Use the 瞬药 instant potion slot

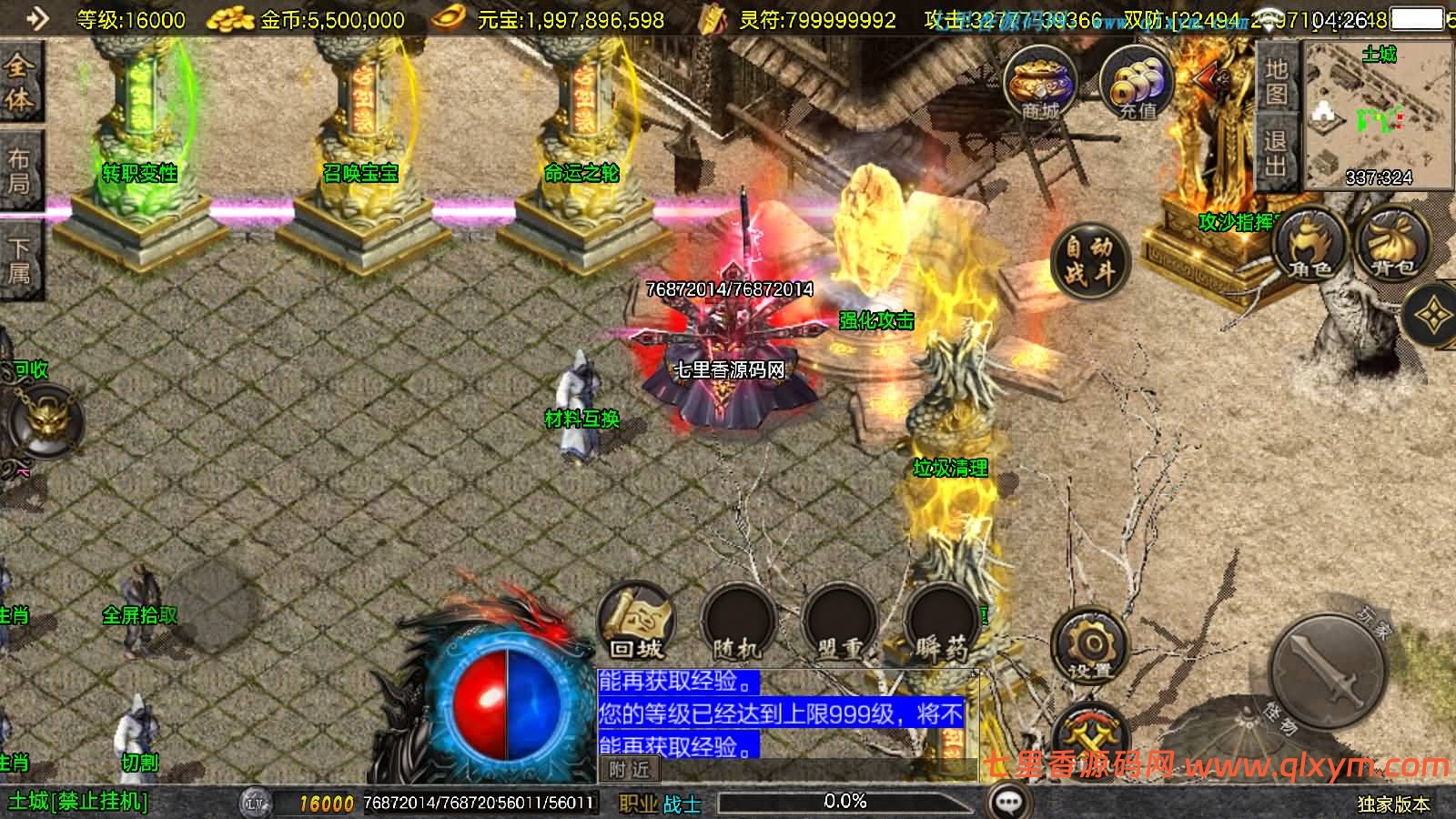pyautogui.click(x=941, y=622)
